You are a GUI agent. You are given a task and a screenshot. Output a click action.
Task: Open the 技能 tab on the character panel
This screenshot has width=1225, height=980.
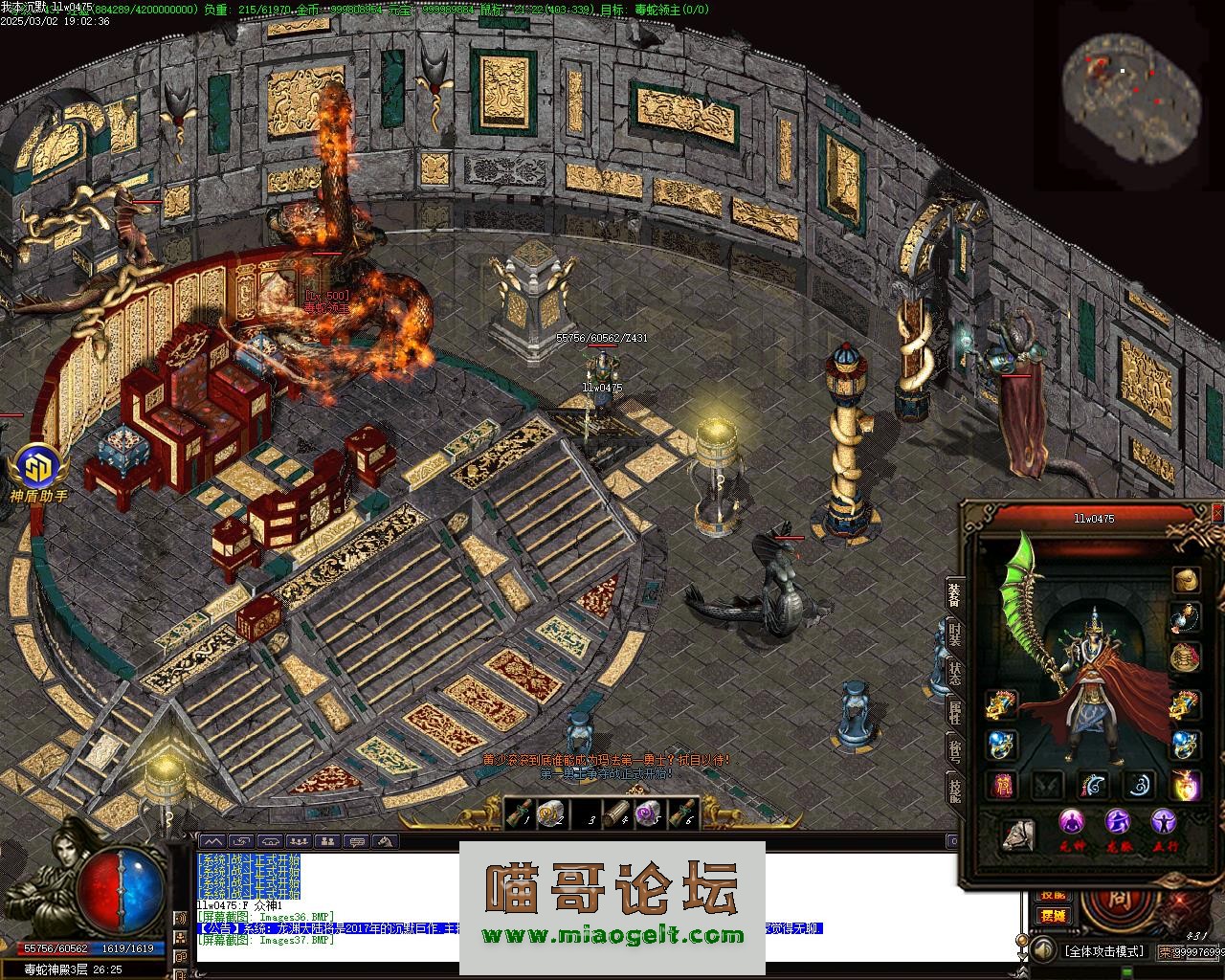954,789
